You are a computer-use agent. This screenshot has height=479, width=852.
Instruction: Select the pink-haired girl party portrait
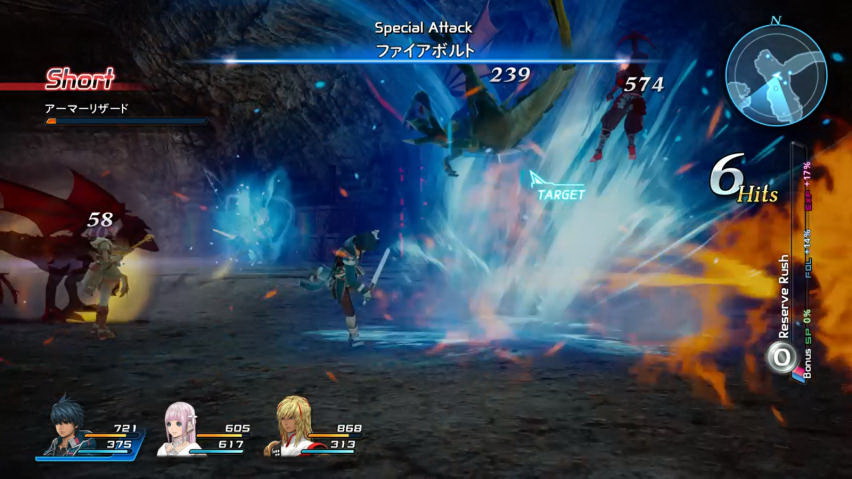pos(180,431)
